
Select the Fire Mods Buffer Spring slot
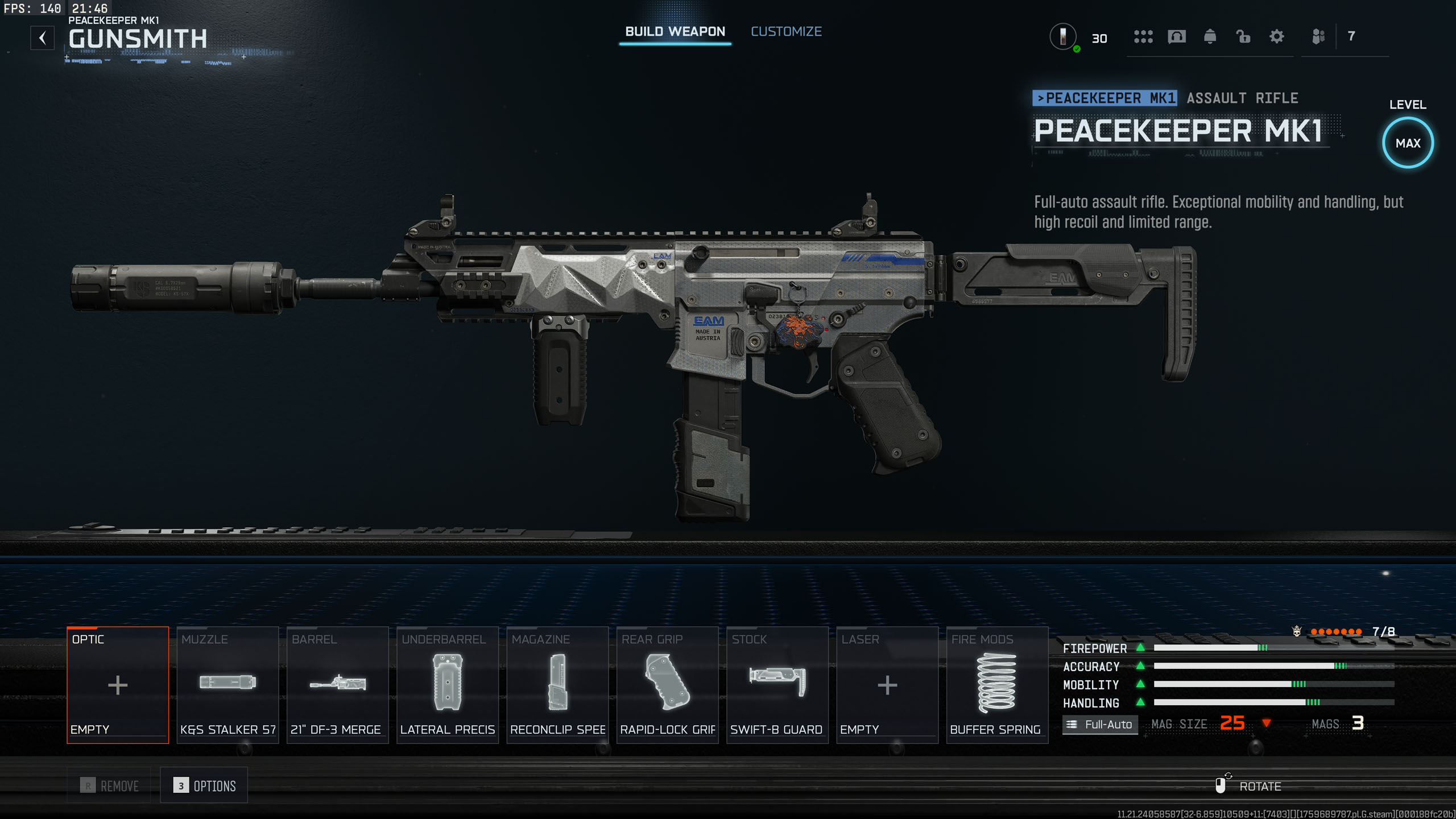[996, 685]
